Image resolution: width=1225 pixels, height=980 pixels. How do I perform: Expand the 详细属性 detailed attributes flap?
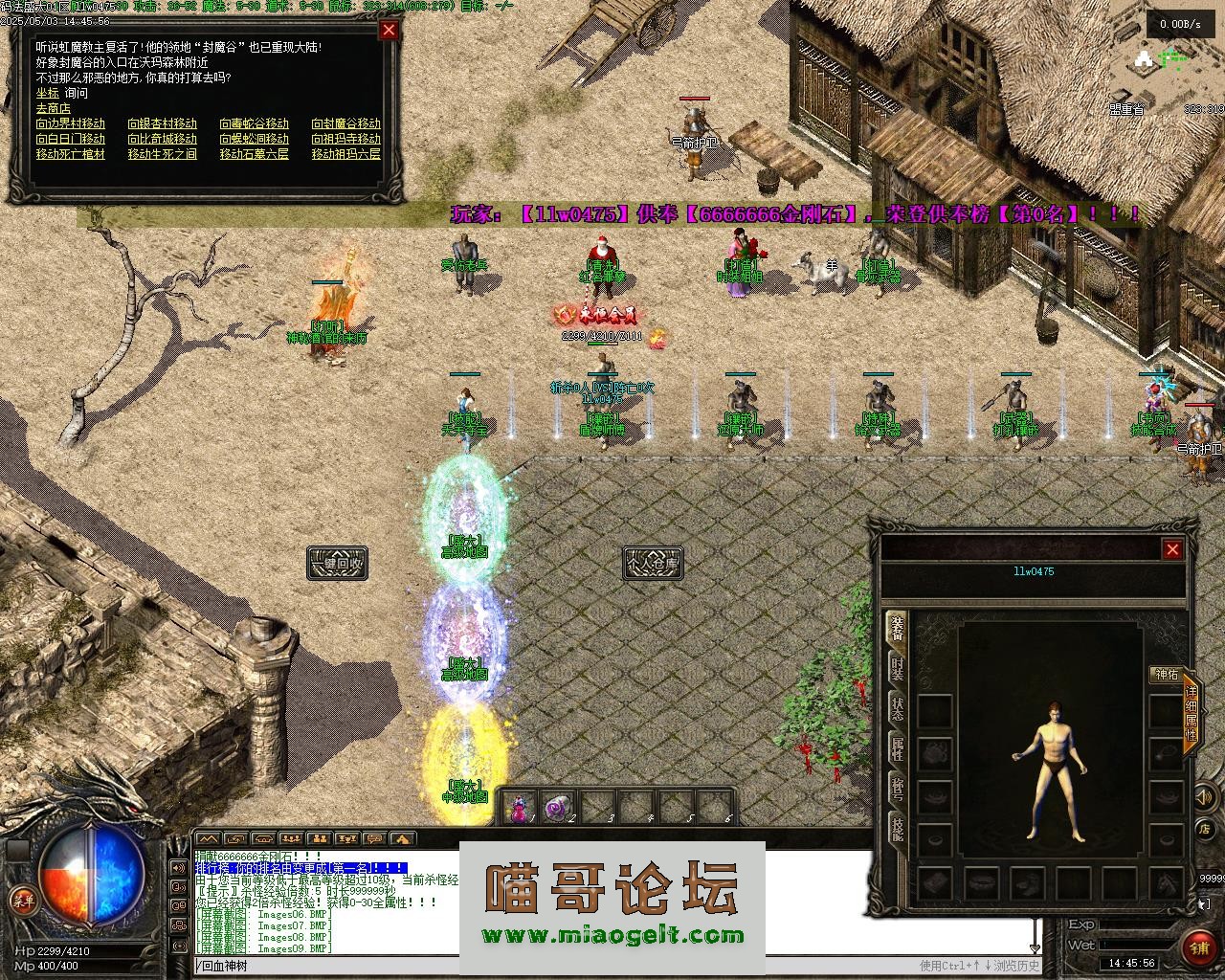point(1192,712)
